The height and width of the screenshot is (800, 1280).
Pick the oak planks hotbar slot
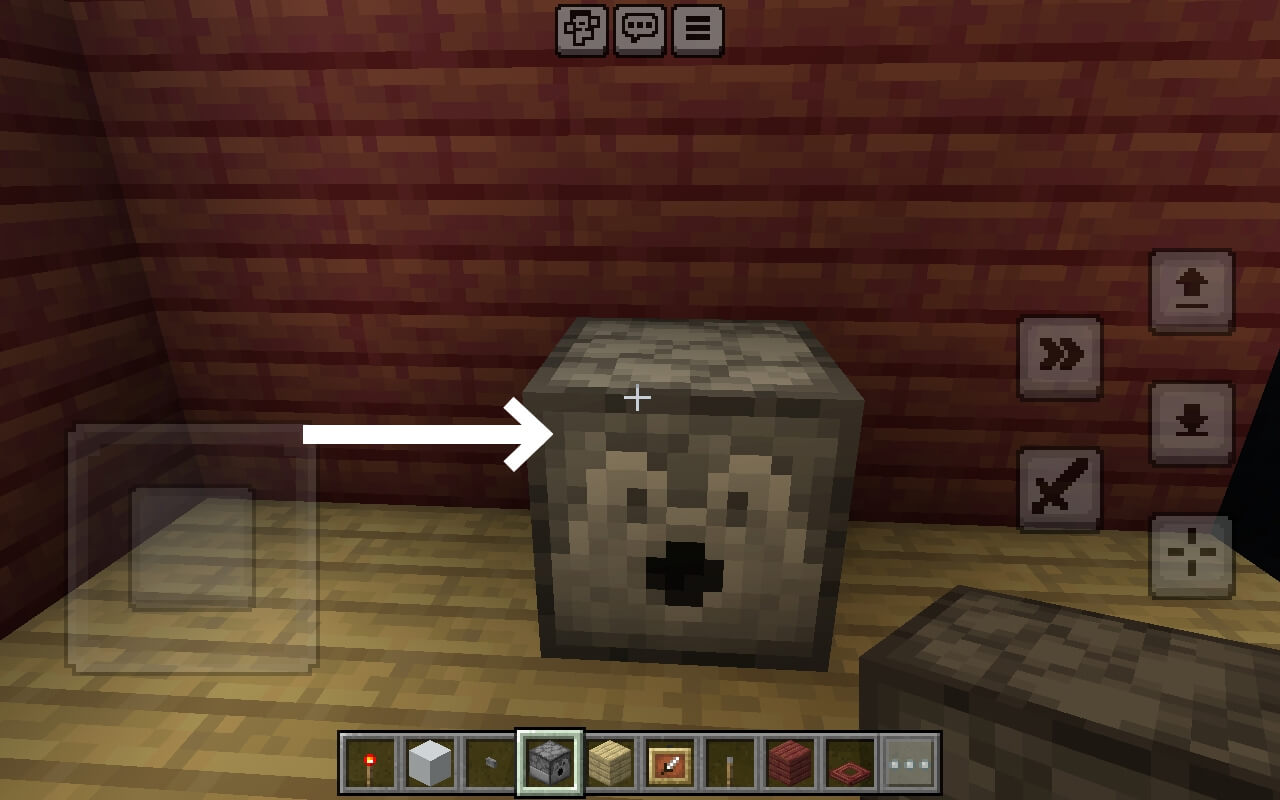tap(610, 764)
